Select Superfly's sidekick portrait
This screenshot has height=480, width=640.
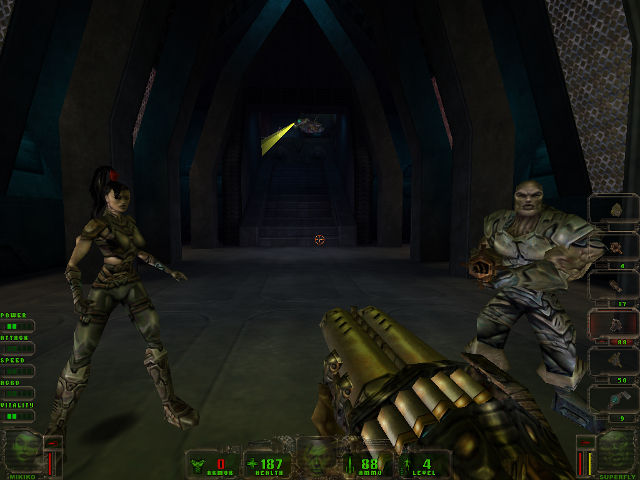point(617,451)
